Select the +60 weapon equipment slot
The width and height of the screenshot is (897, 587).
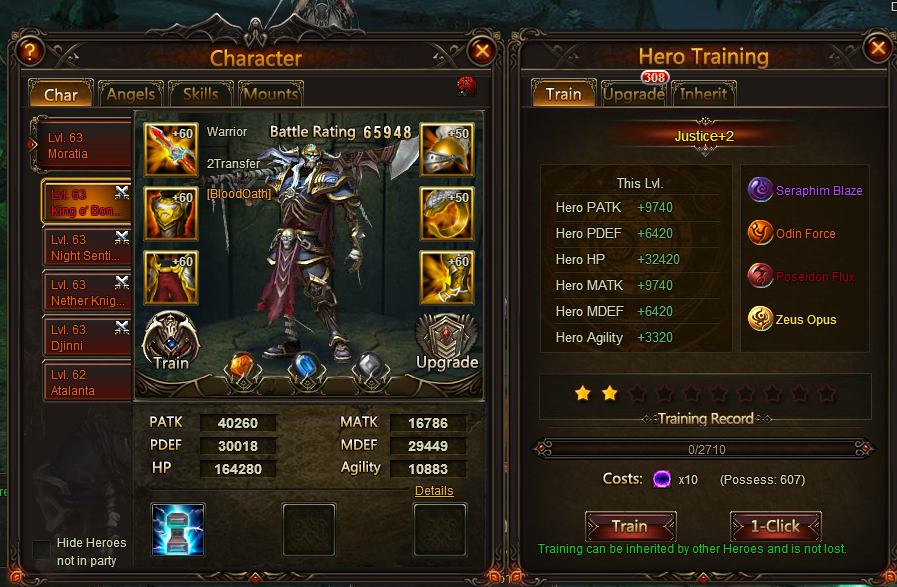click(171, 148)
